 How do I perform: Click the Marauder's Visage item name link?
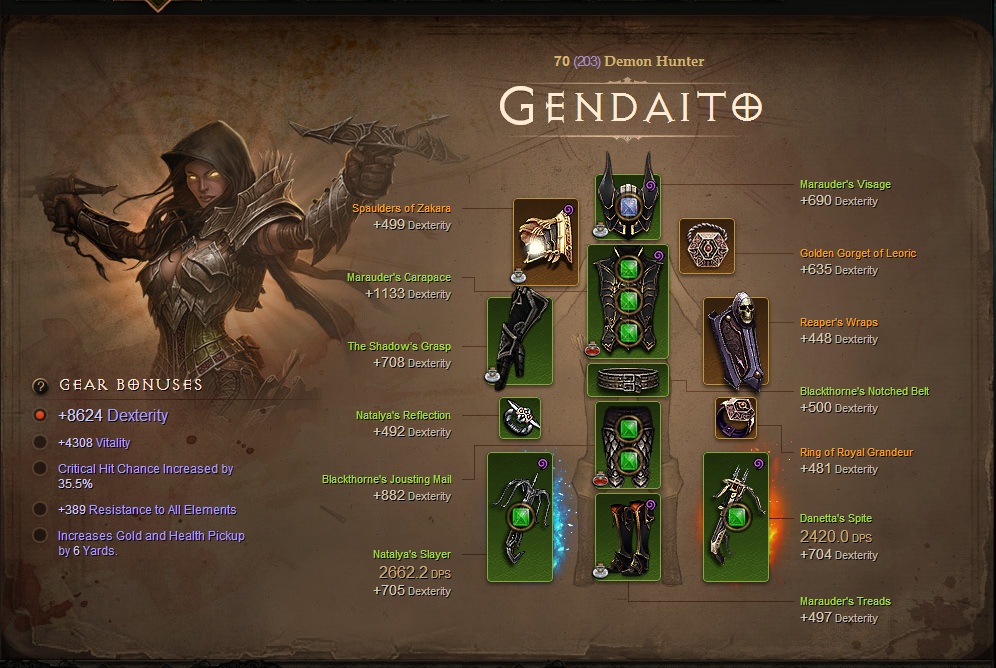coord(845,184)
